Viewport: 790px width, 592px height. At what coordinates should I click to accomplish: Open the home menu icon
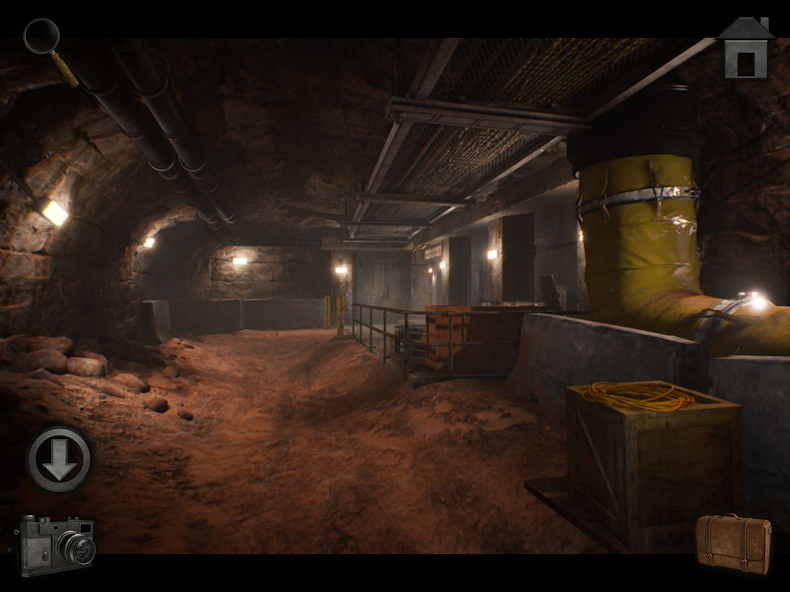click(746, 49)
